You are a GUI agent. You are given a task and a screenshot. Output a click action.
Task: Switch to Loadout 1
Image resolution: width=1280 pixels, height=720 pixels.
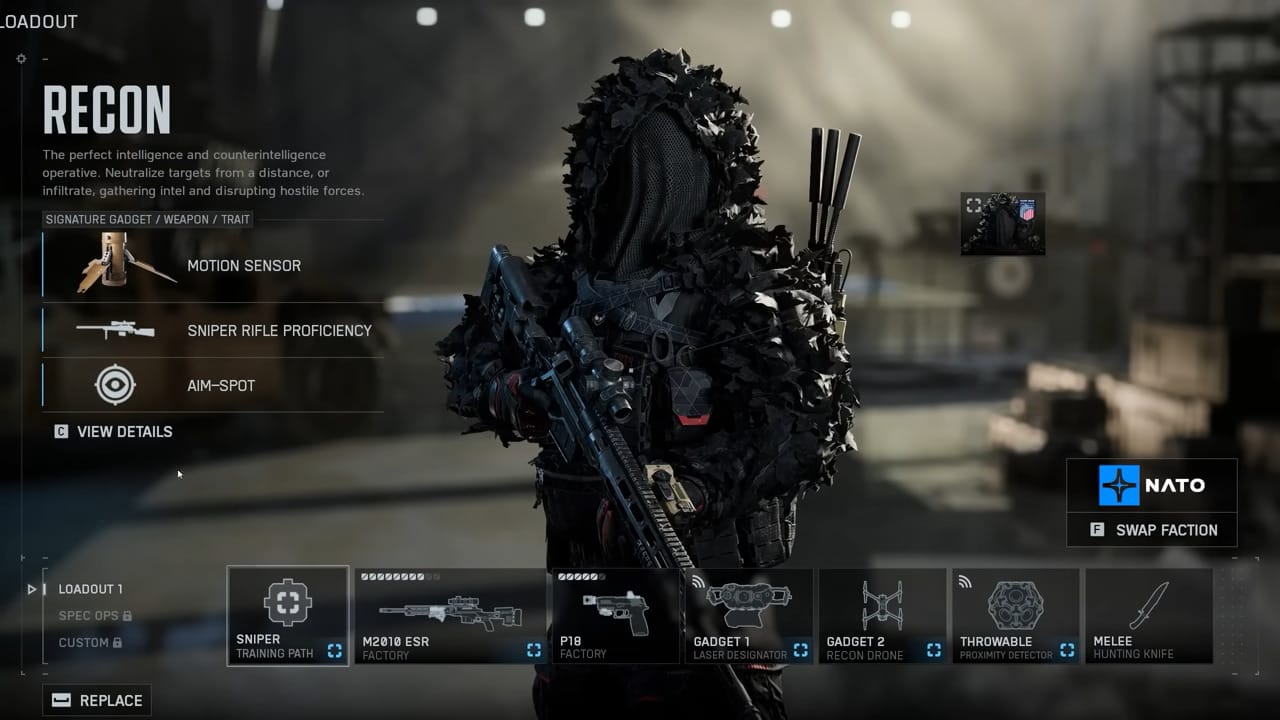[x=90, y=589]
